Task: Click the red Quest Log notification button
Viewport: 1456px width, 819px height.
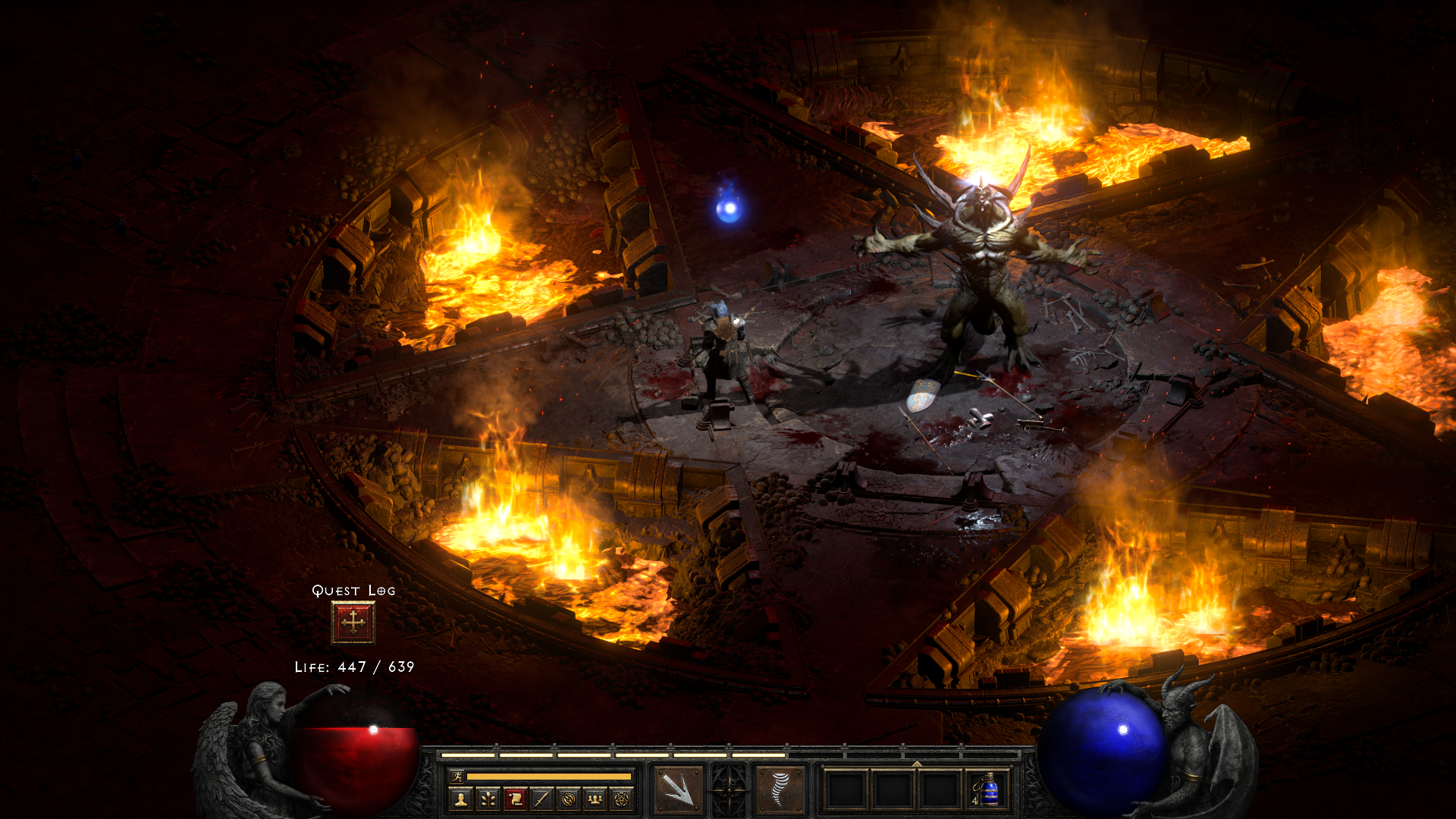Action: (353, 623)
